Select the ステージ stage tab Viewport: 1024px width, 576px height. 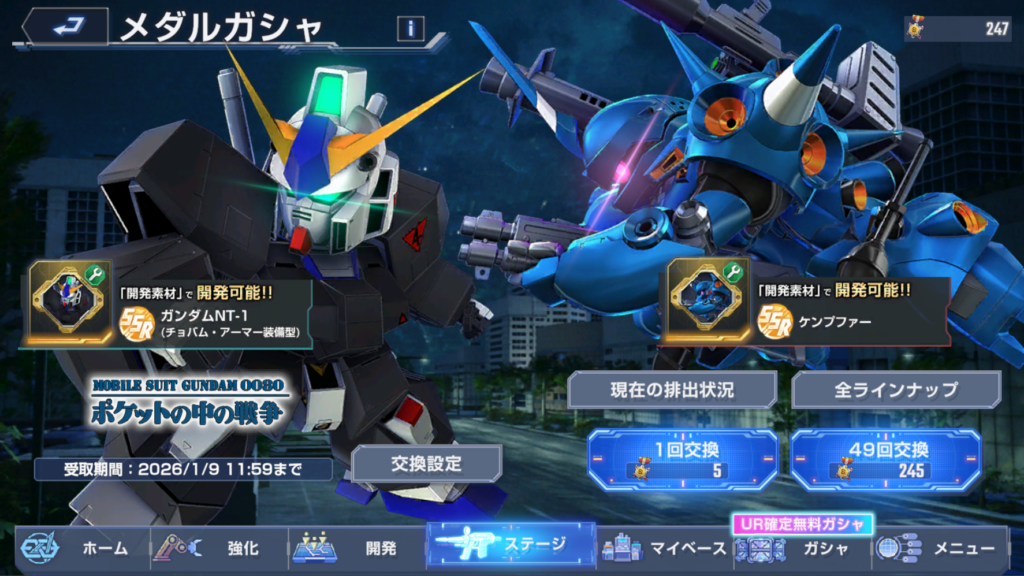tap(510, 546)
